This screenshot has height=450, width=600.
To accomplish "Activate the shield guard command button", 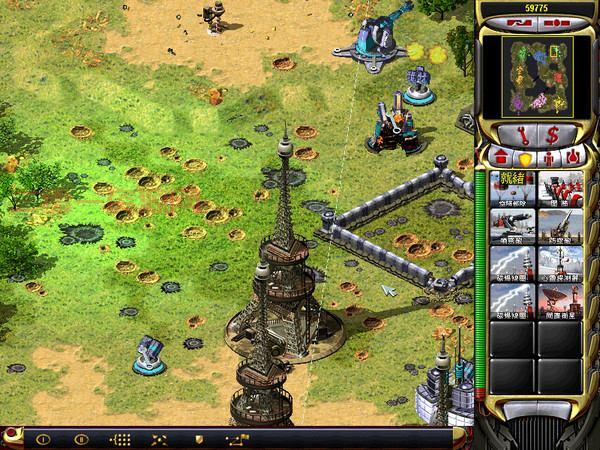I will tap(199, 439).
